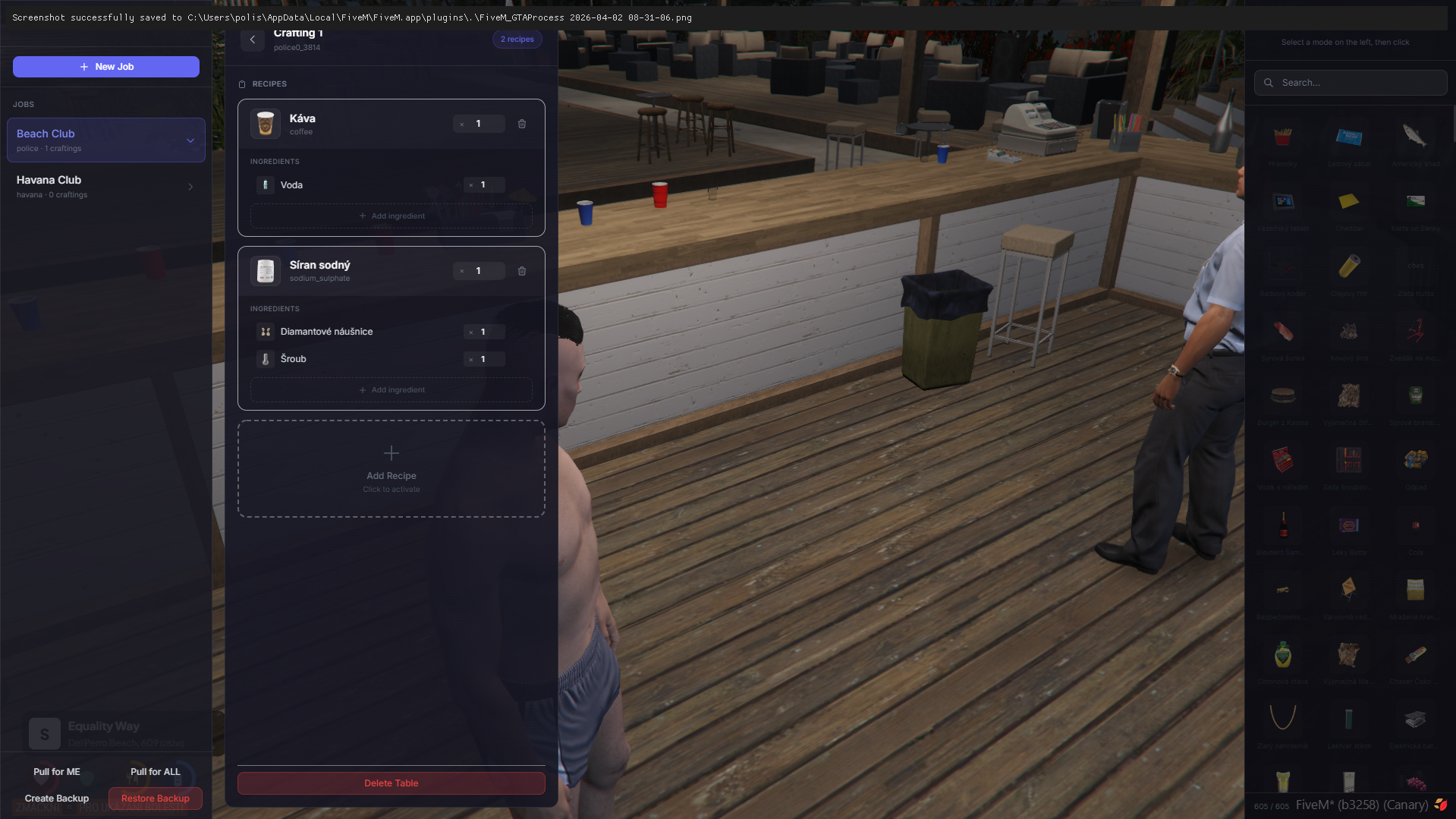Delete the crafting table
1456x819 pixels.
[x=392, y=783]
